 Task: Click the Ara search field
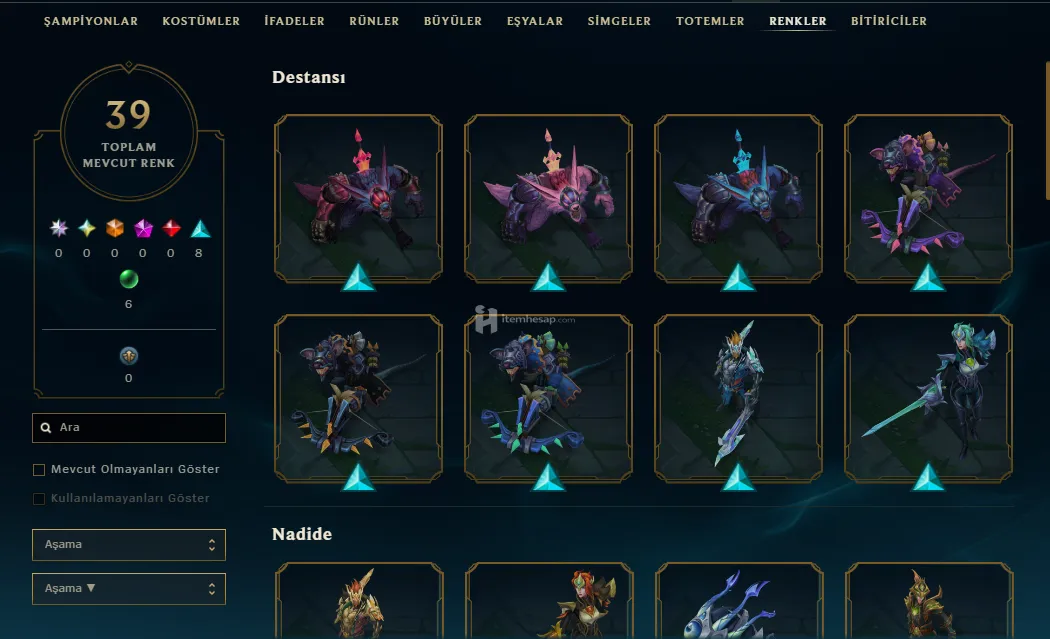(129, 428)
